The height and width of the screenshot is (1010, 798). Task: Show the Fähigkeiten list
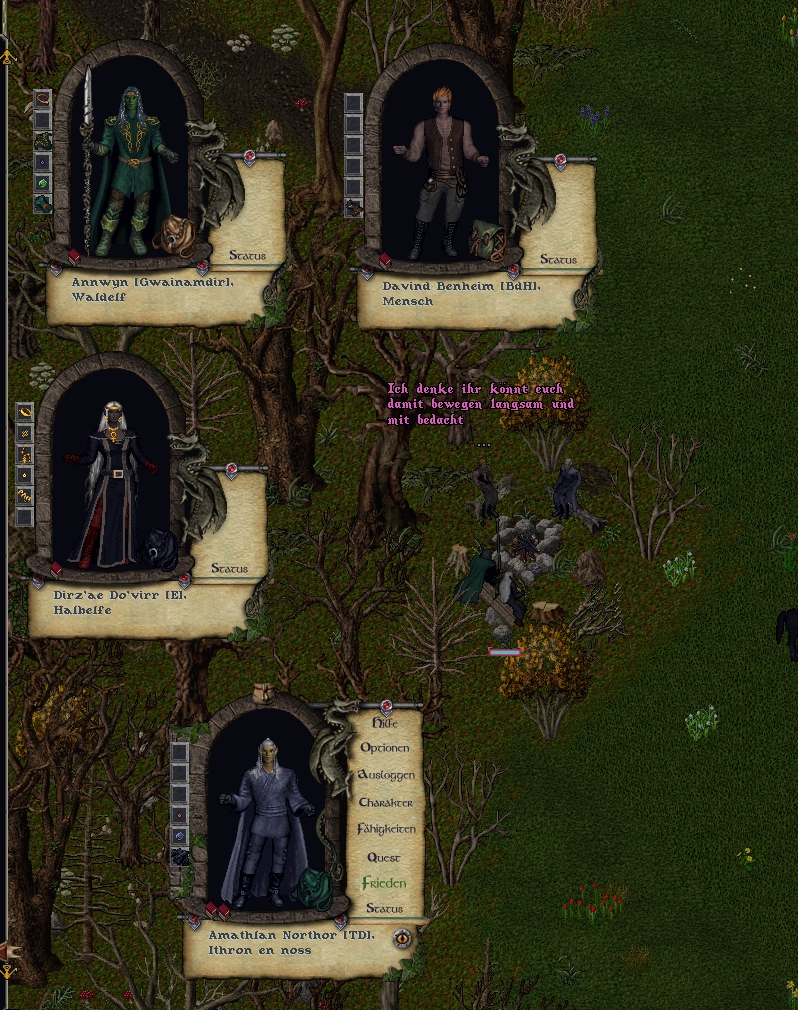pos(385,829)
